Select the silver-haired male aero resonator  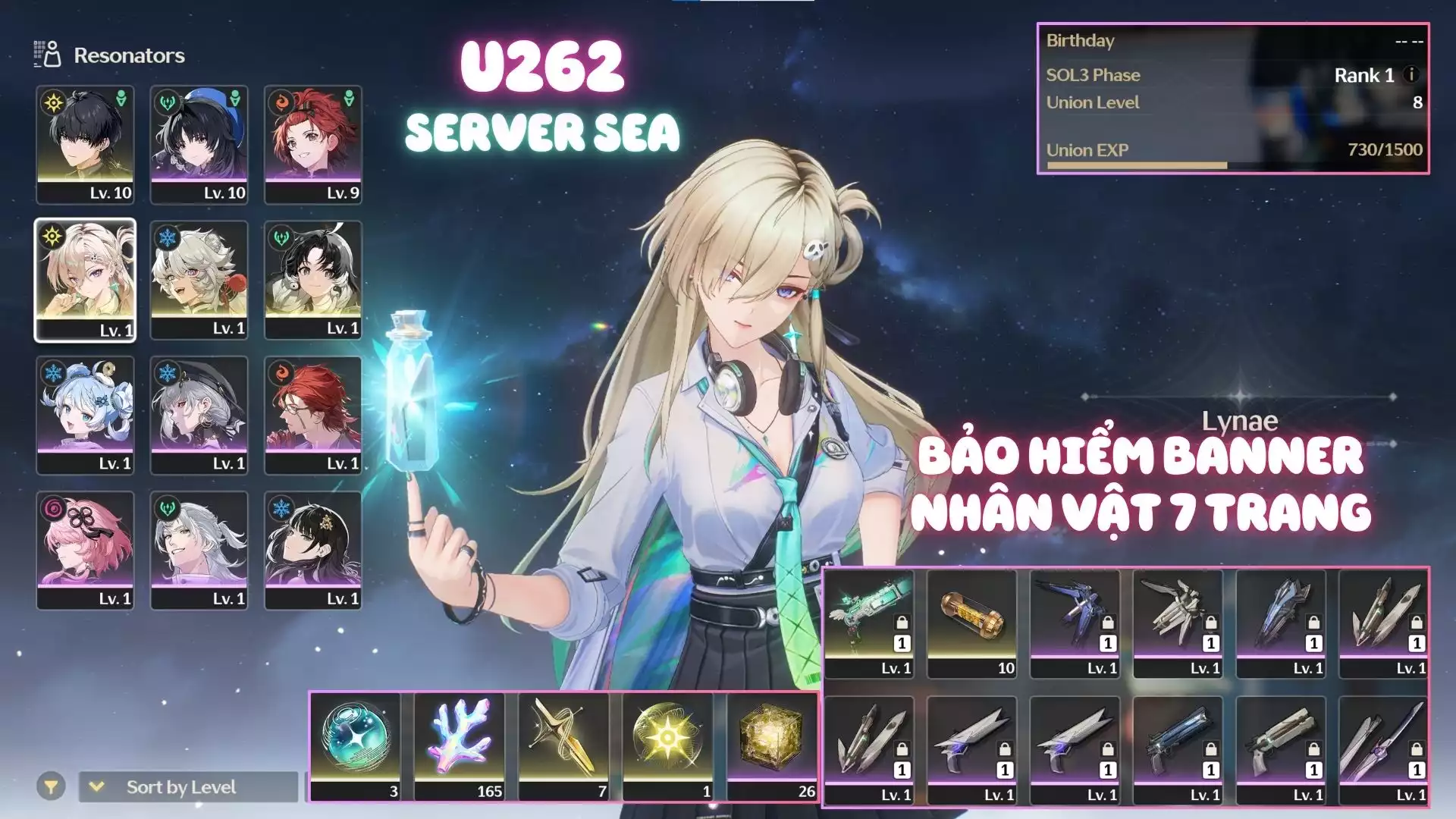tap(199, 549)
